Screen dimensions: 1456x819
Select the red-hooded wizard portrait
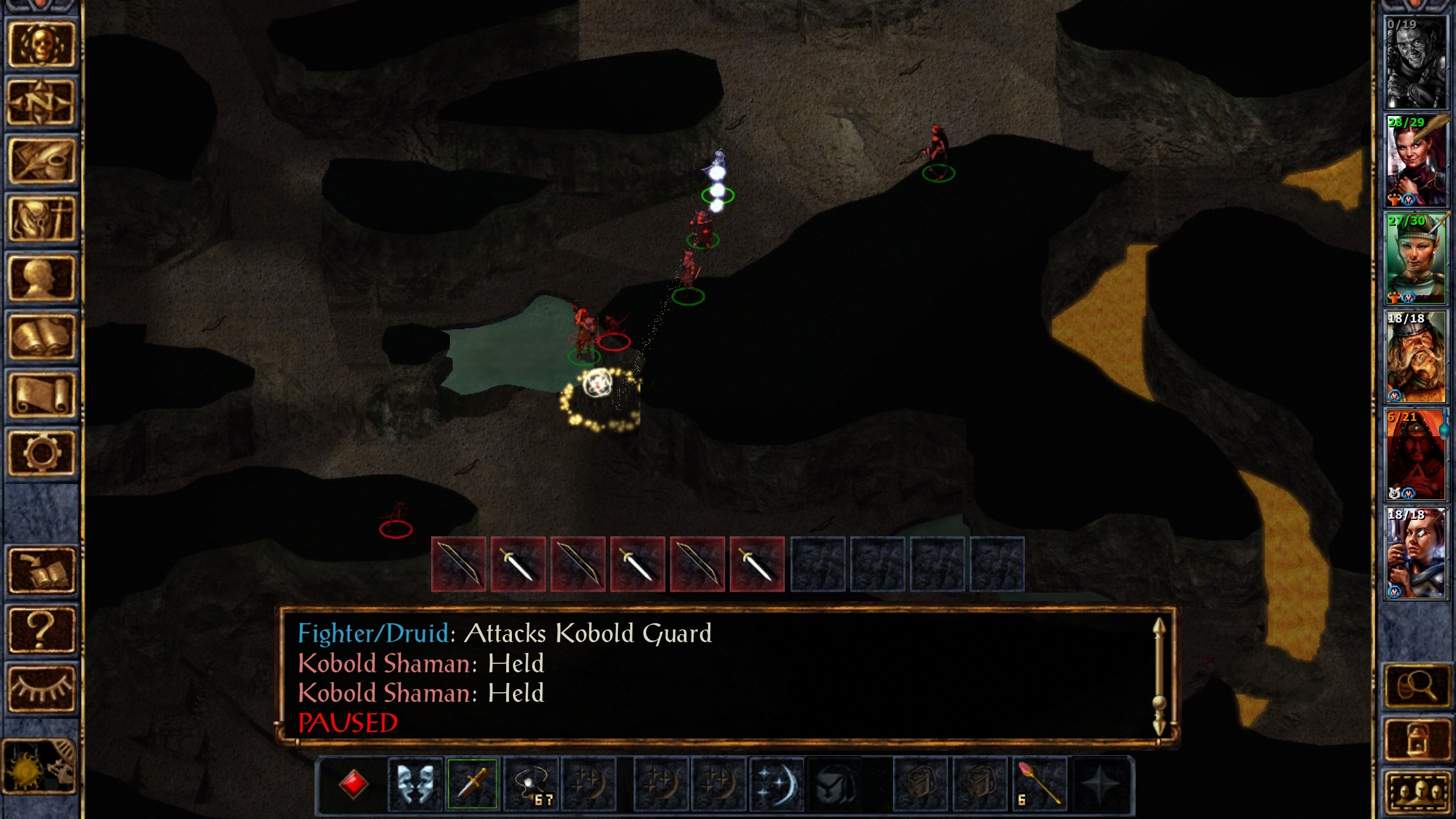1415,455
